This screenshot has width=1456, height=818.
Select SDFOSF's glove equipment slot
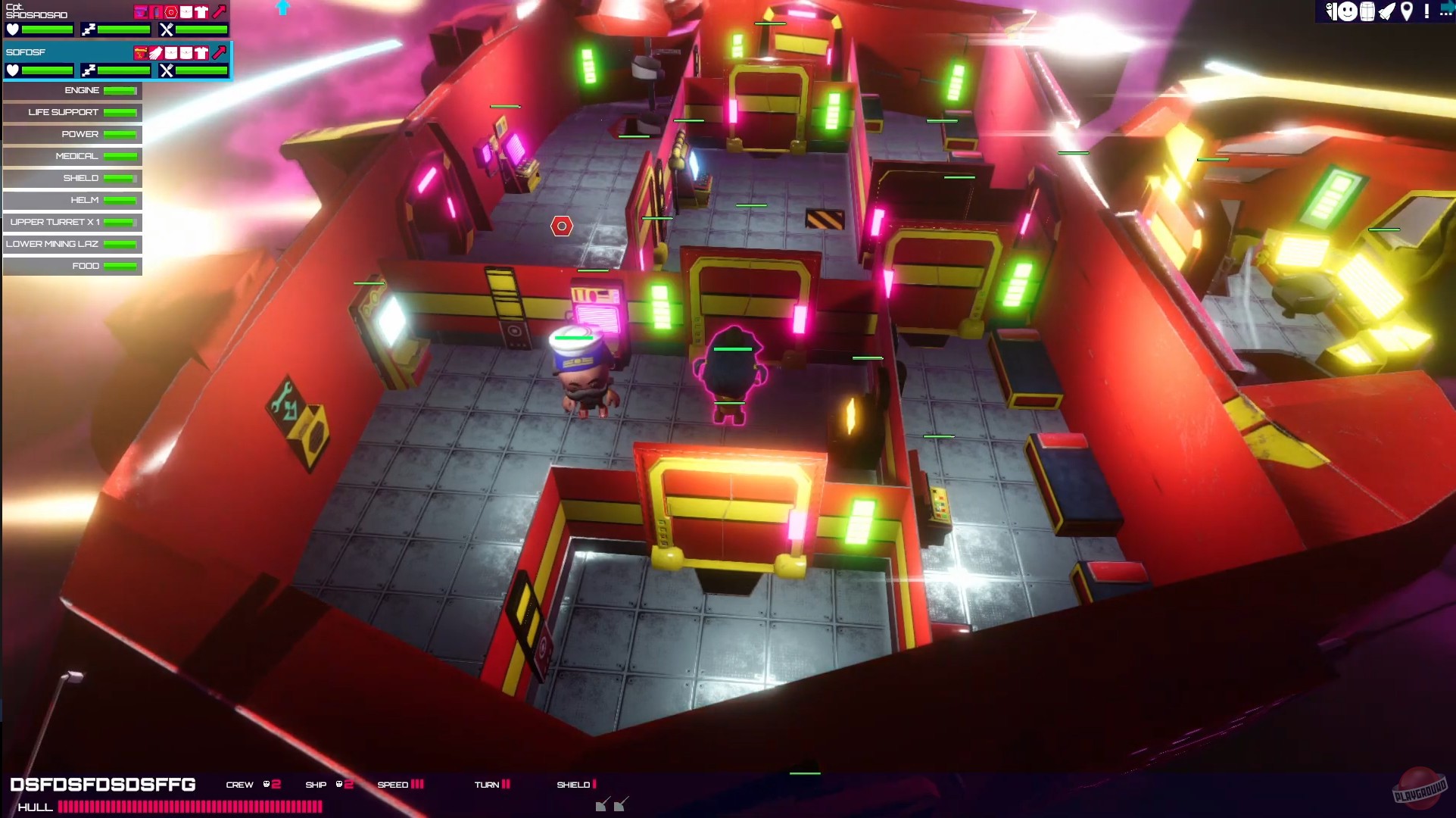[155, 52]
